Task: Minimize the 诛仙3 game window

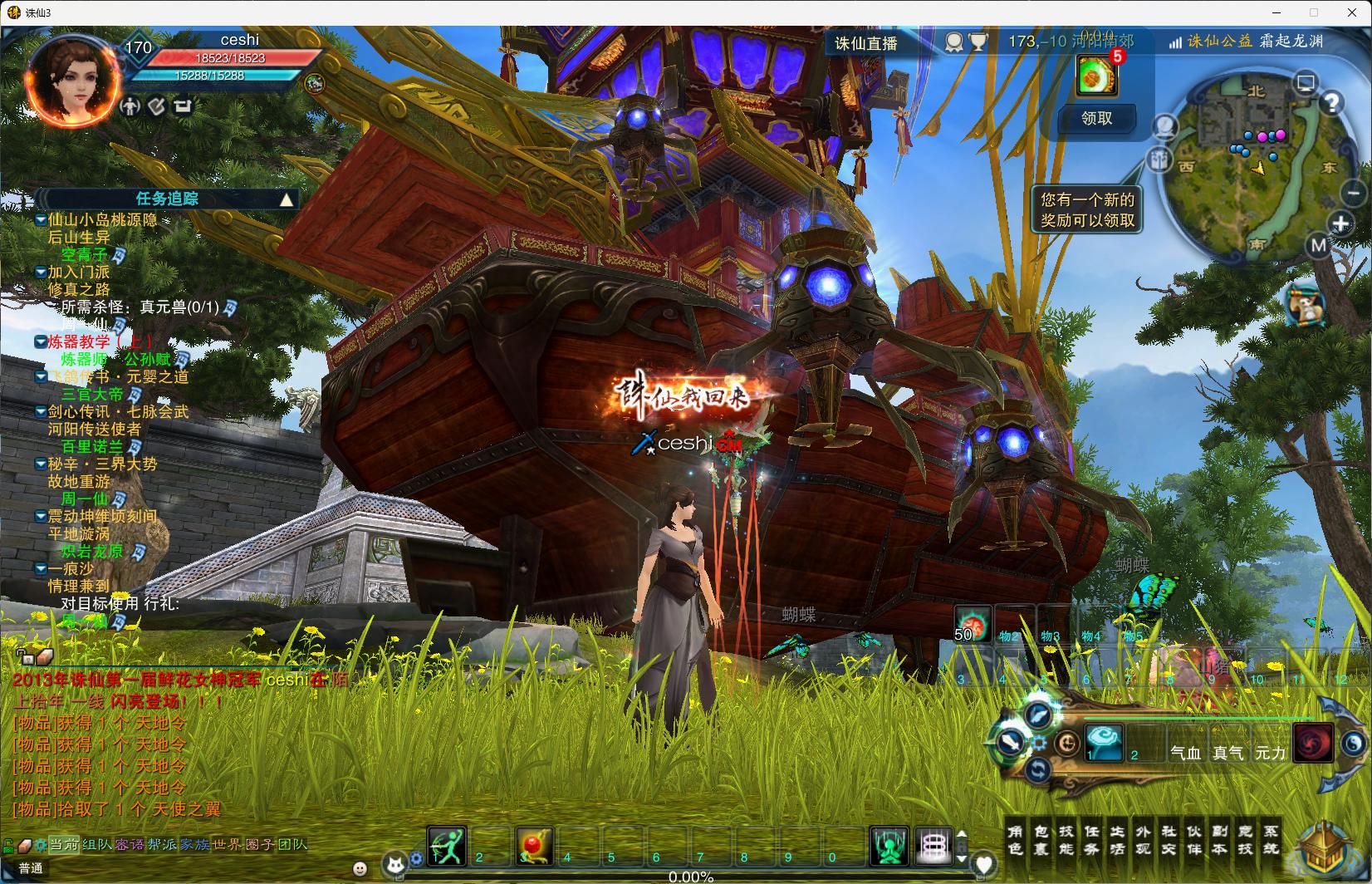Action: tap(1276, 12)
